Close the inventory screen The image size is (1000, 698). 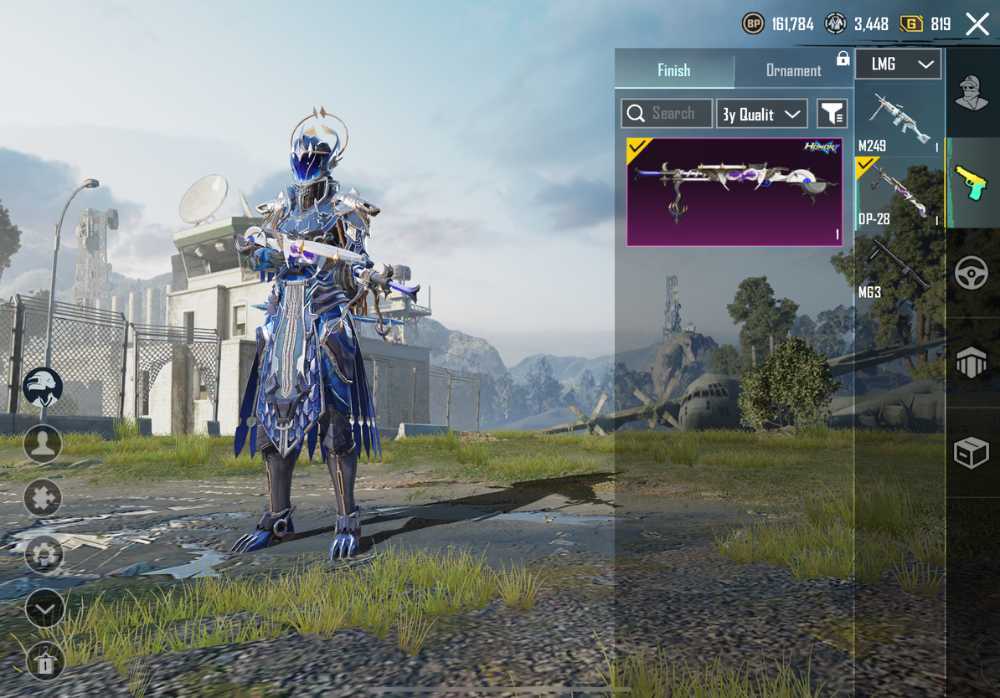click(977, 24)
